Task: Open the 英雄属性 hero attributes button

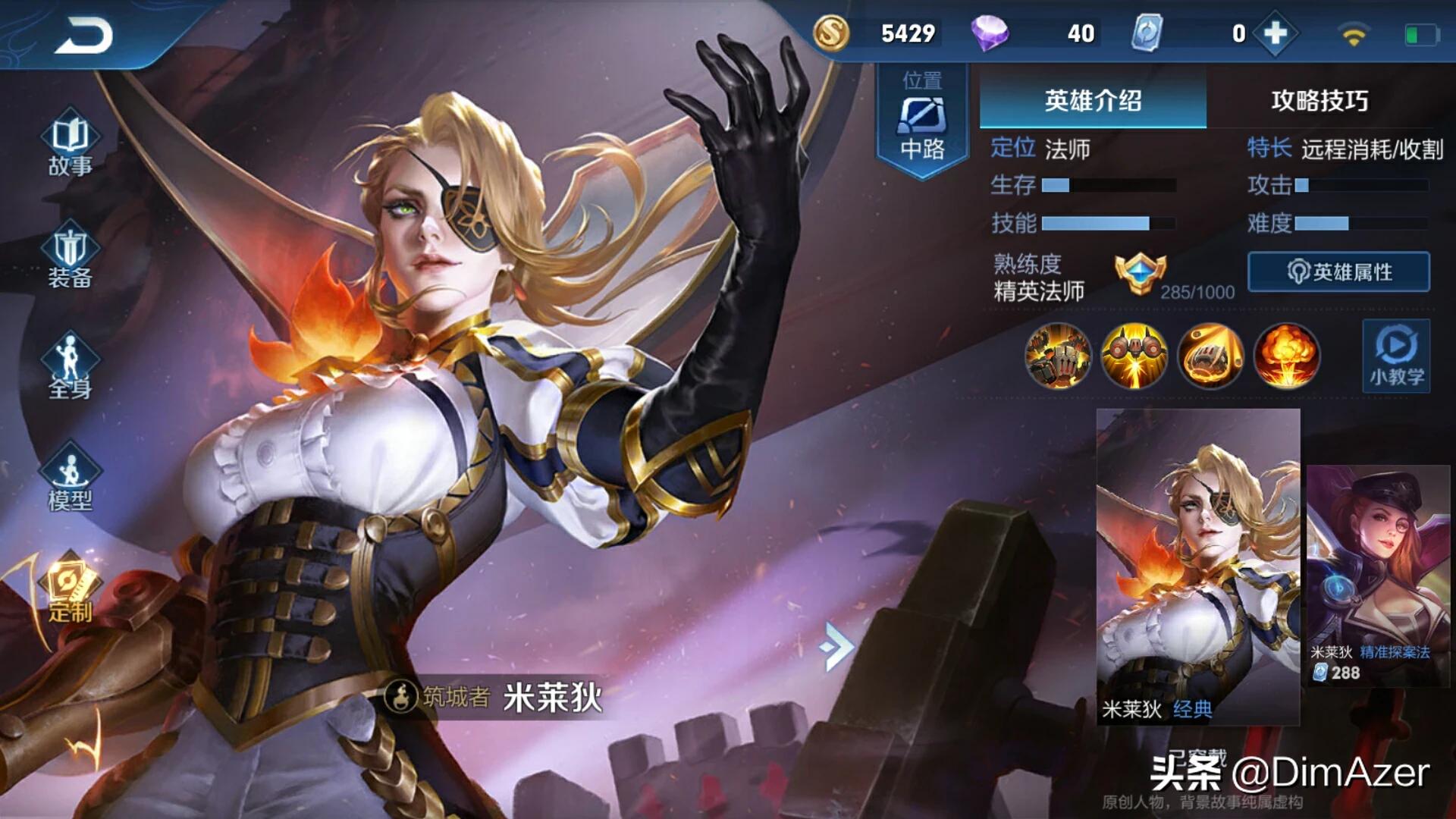Action: (1338, 271)
